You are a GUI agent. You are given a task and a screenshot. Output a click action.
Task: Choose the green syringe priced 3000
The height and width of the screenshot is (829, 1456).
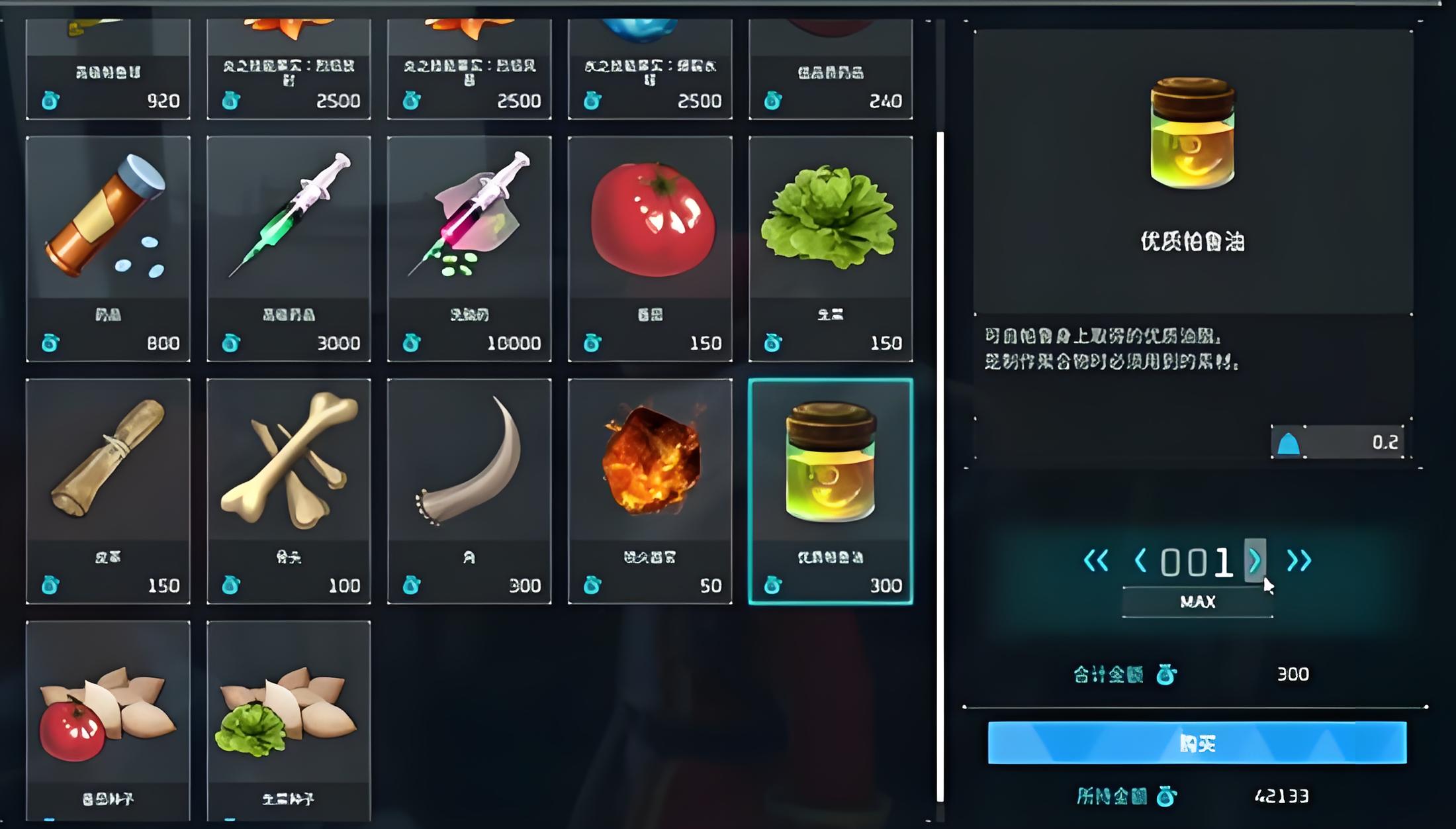pyautogui.click(x=289, y=248)
